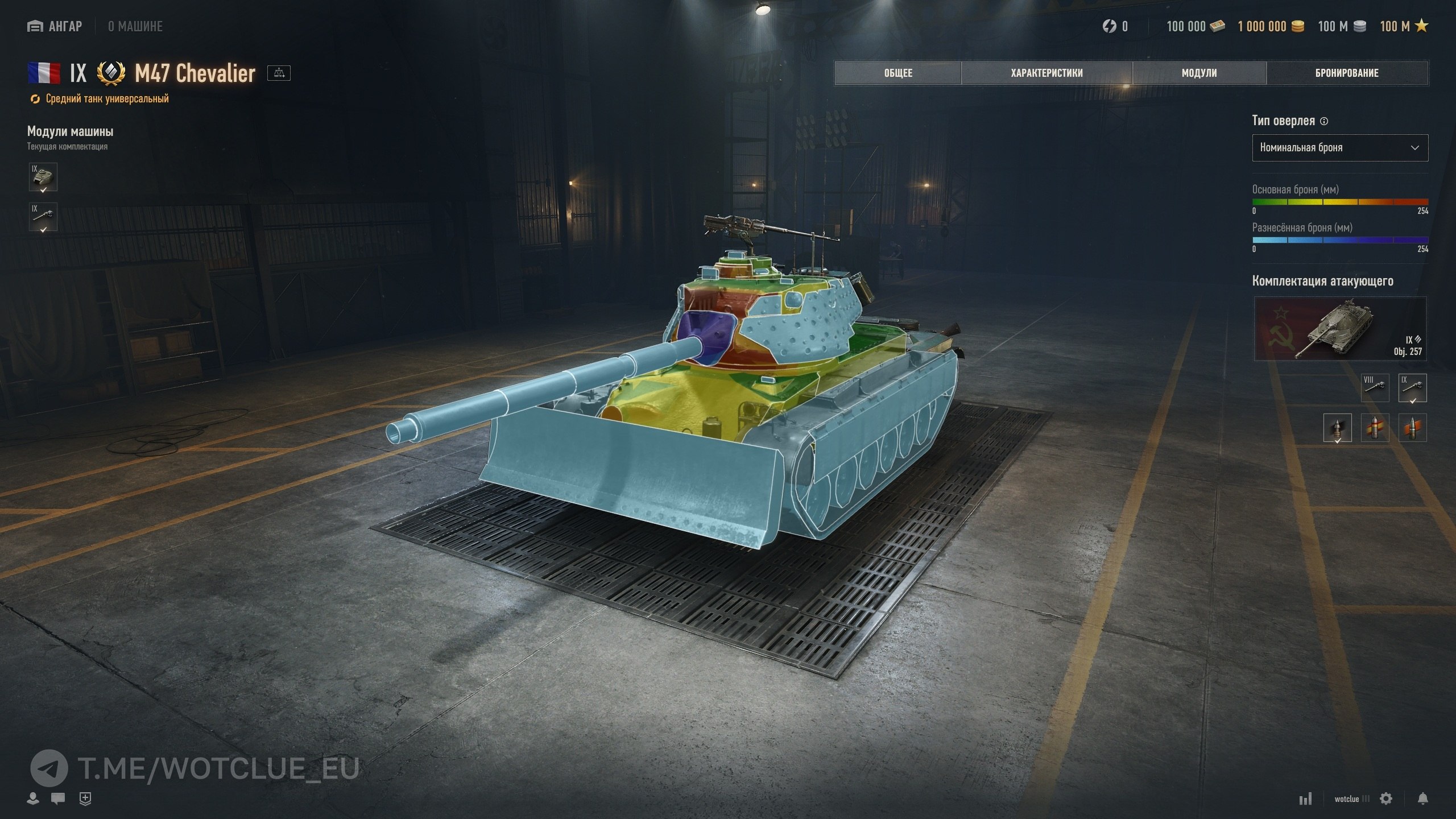Viewport: 1456px width, 819px height.
Task: Select the Модули tab
Action: coord(1199,73)
